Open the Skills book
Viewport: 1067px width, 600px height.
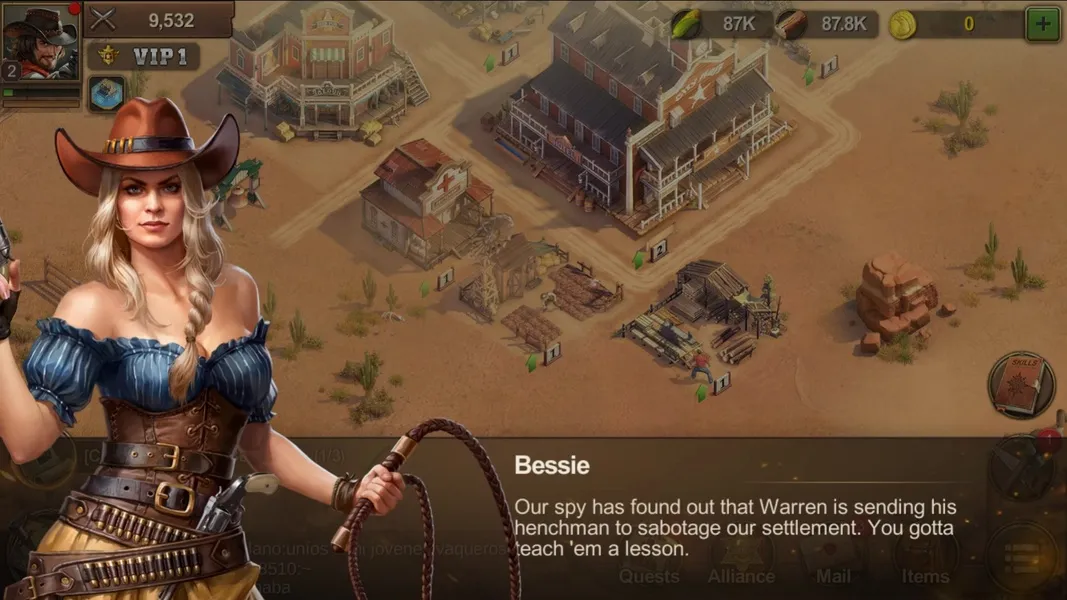[1021, 383]
